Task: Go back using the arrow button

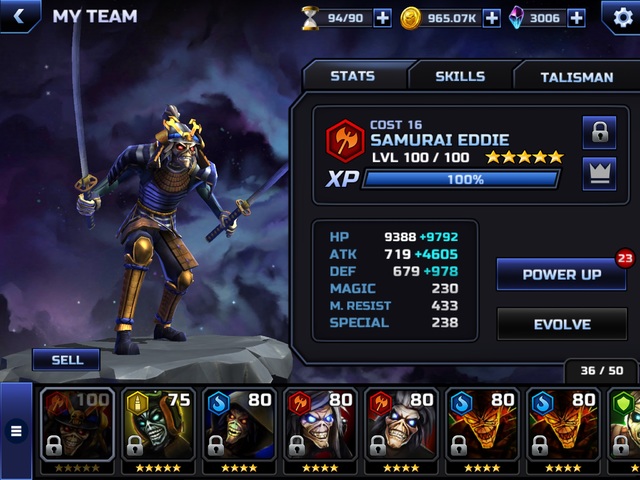Action: point(20,16)
